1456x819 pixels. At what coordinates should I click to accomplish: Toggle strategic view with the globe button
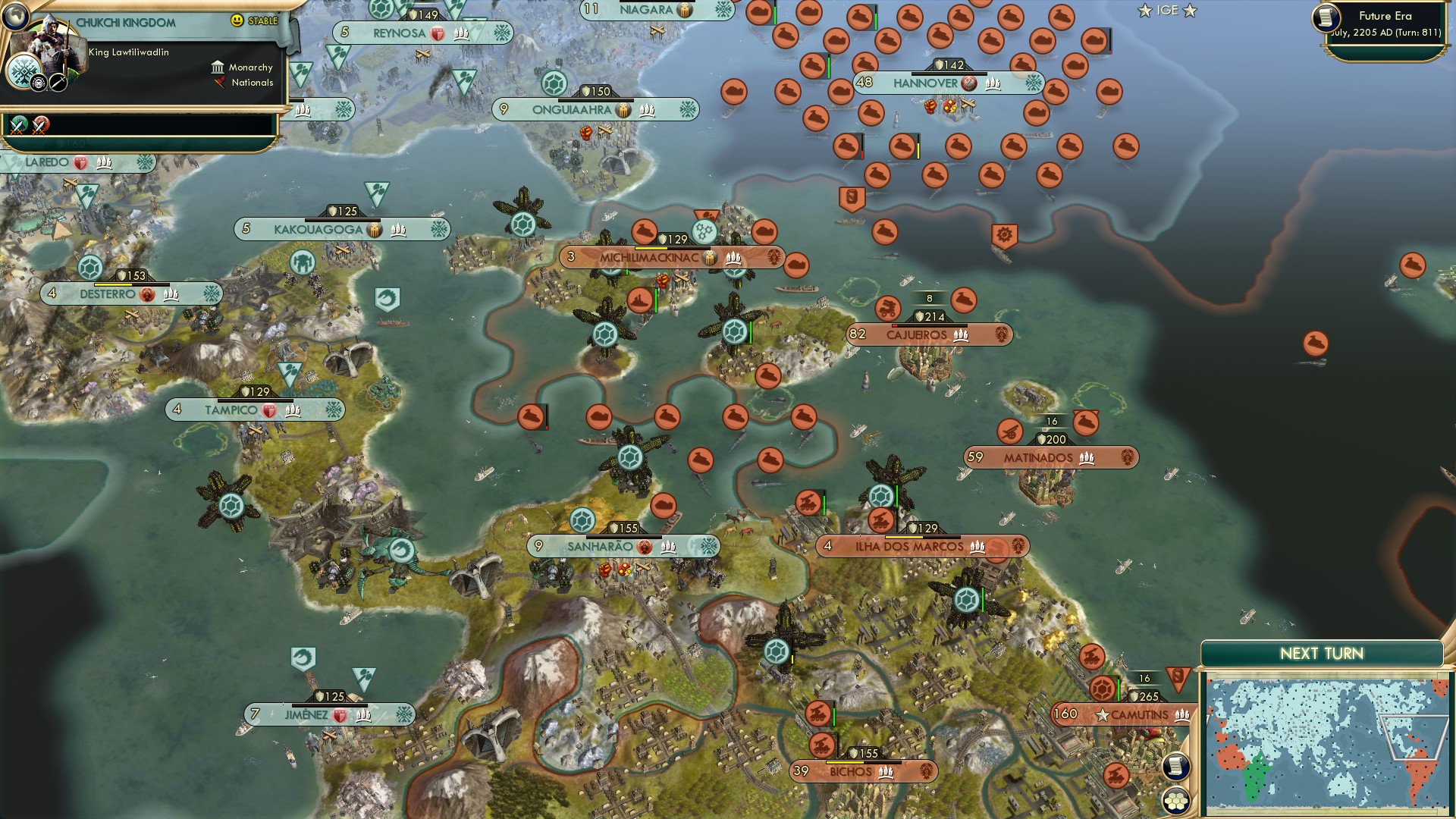[15, 17]
